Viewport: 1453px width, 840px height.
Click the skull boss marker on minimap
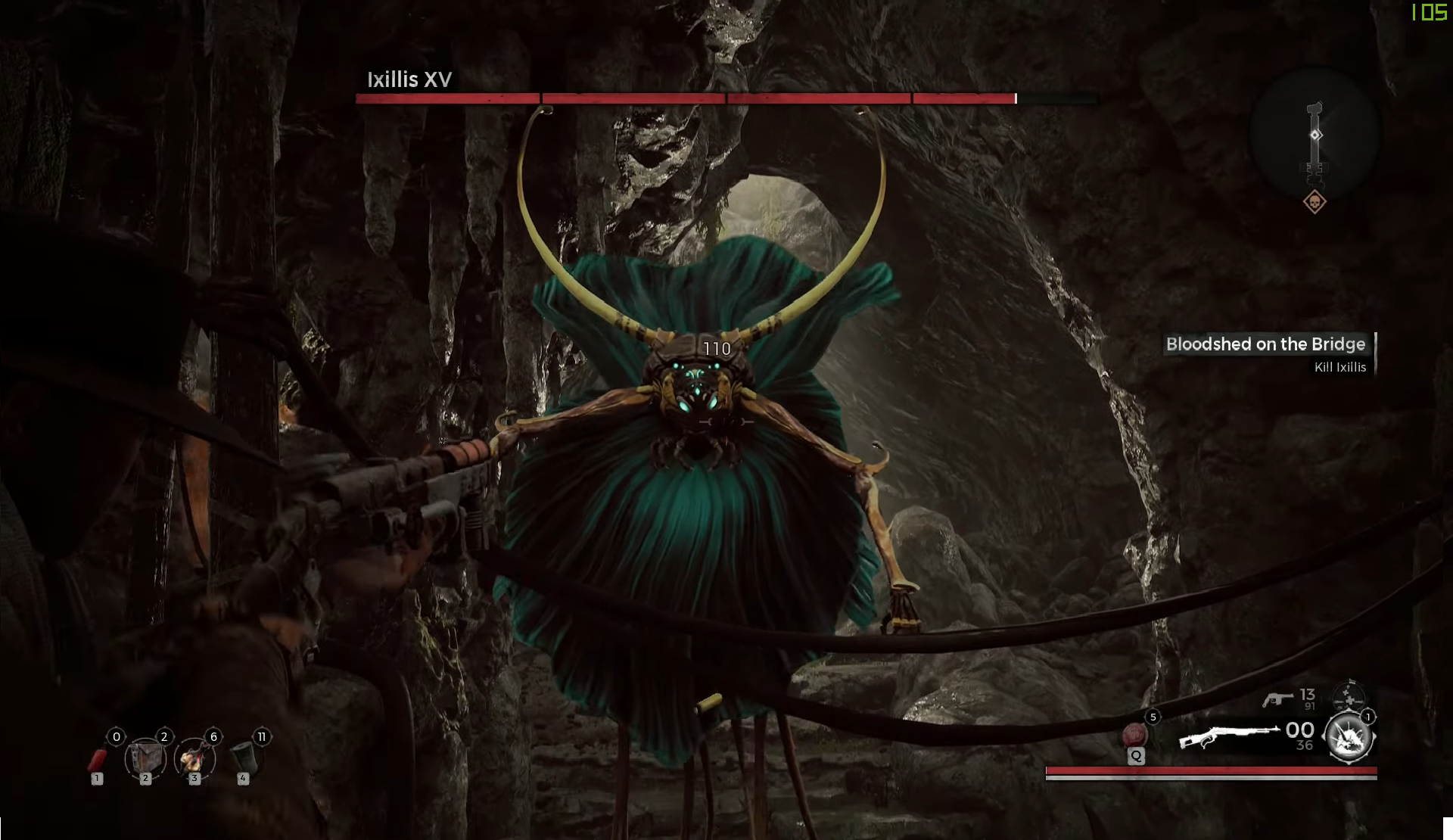tap(1315, 202)
